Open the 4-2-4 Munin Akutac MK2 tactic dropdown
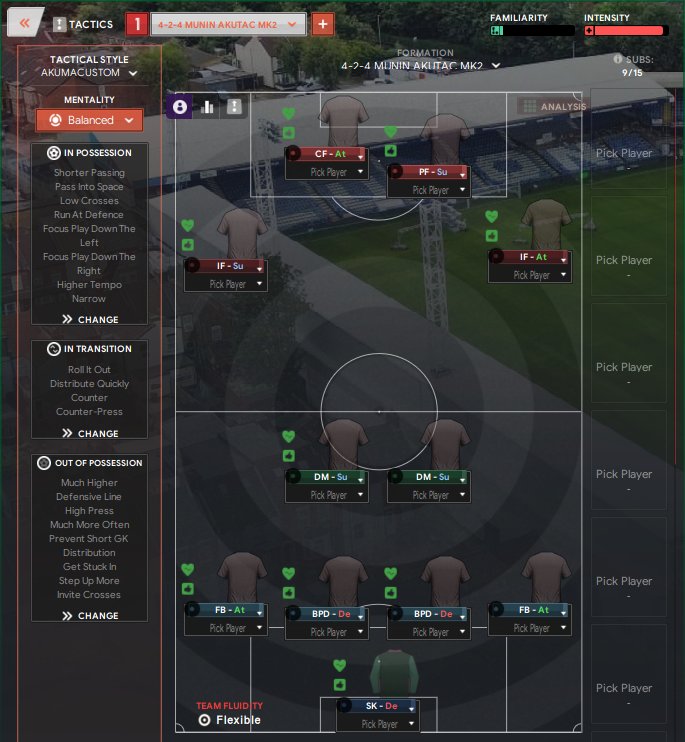The height and width of the screenshot is (742, 685). pyautogui.click(x=228, y=23)
